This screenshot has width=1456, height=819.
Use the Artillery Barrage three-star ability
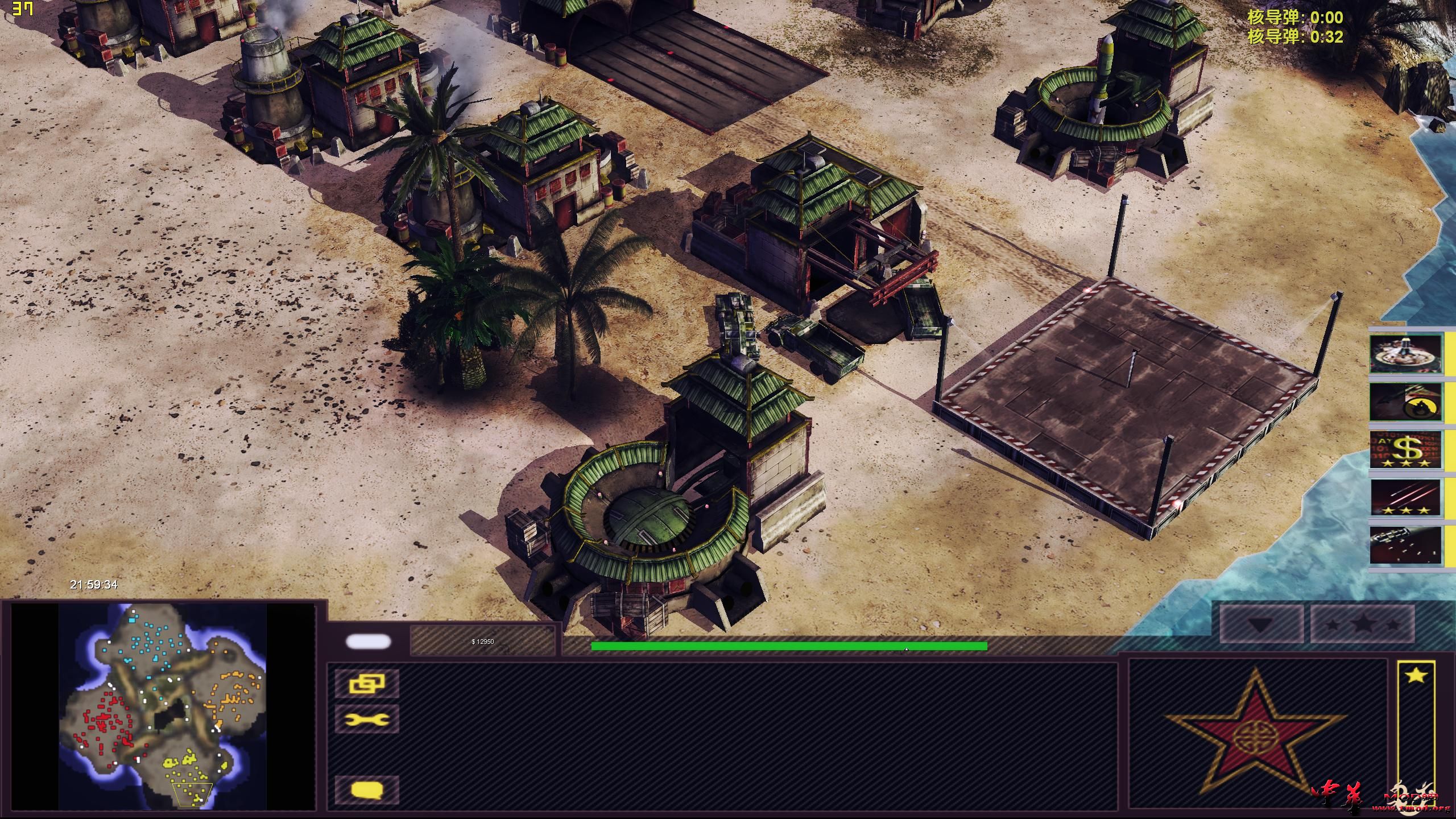click(x=1404, y=497)
